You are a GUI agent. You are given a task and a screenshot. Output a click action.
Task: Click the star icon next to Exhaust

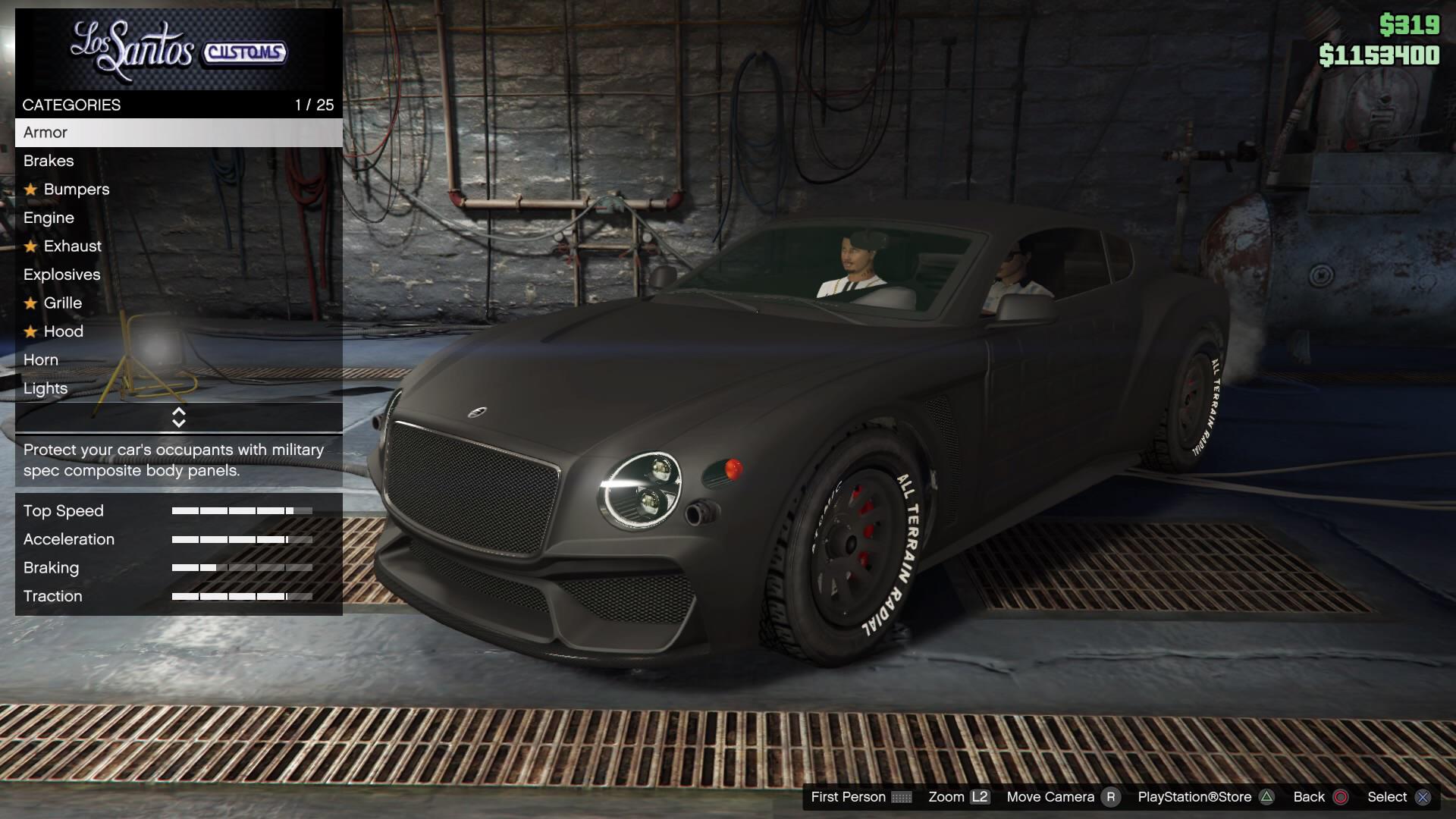coord(30,246)
